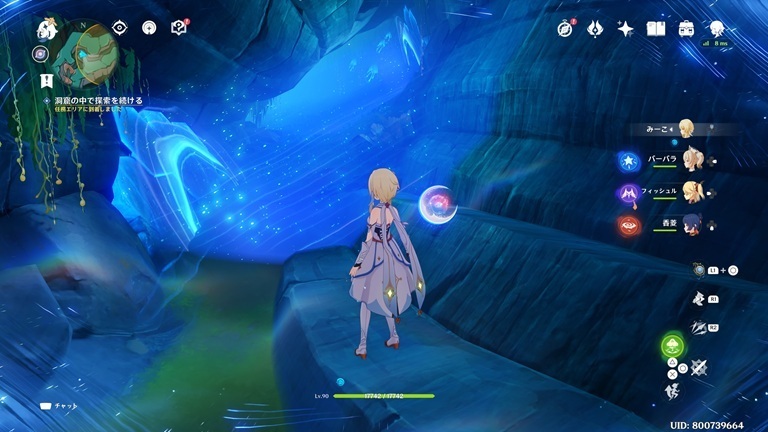
Task: Toggle the elemental sight eye icon
Action: 120,28
